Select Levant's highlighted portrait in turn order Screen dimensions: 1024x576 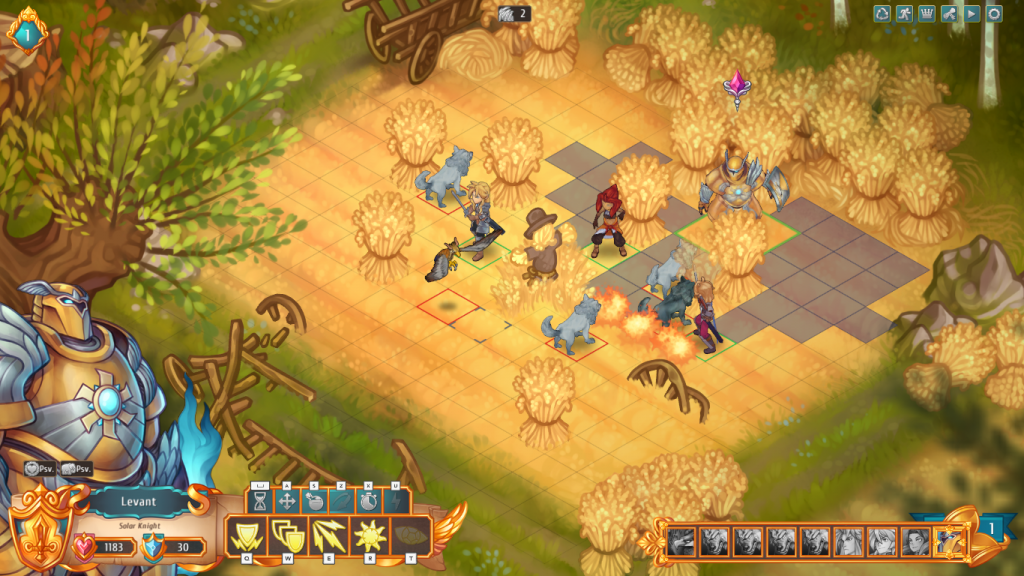click(949, 541)
